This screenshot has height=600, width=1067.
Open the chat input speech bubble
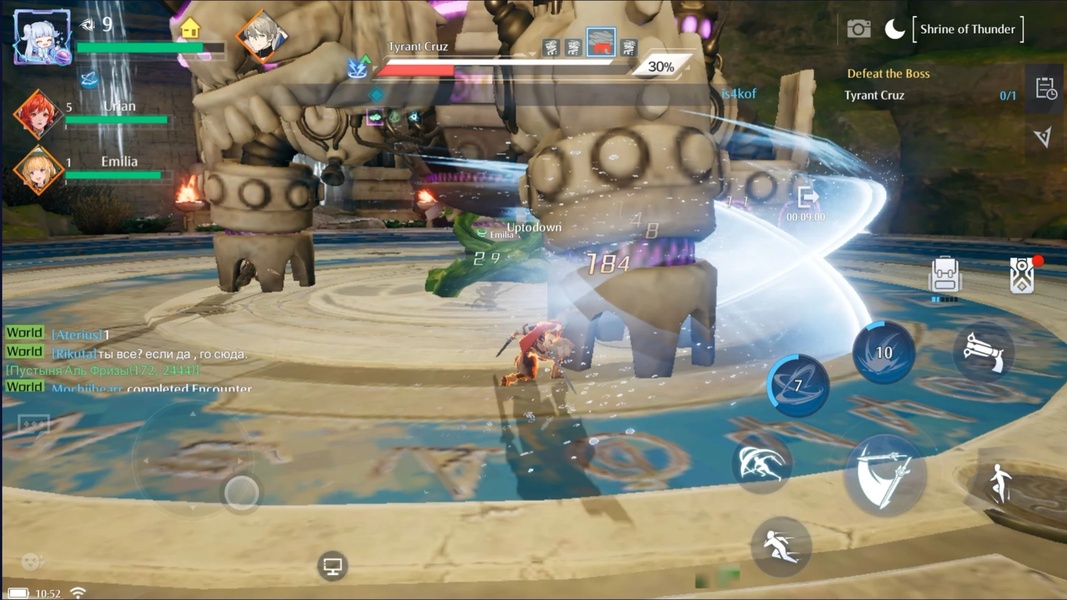point(34,425)
